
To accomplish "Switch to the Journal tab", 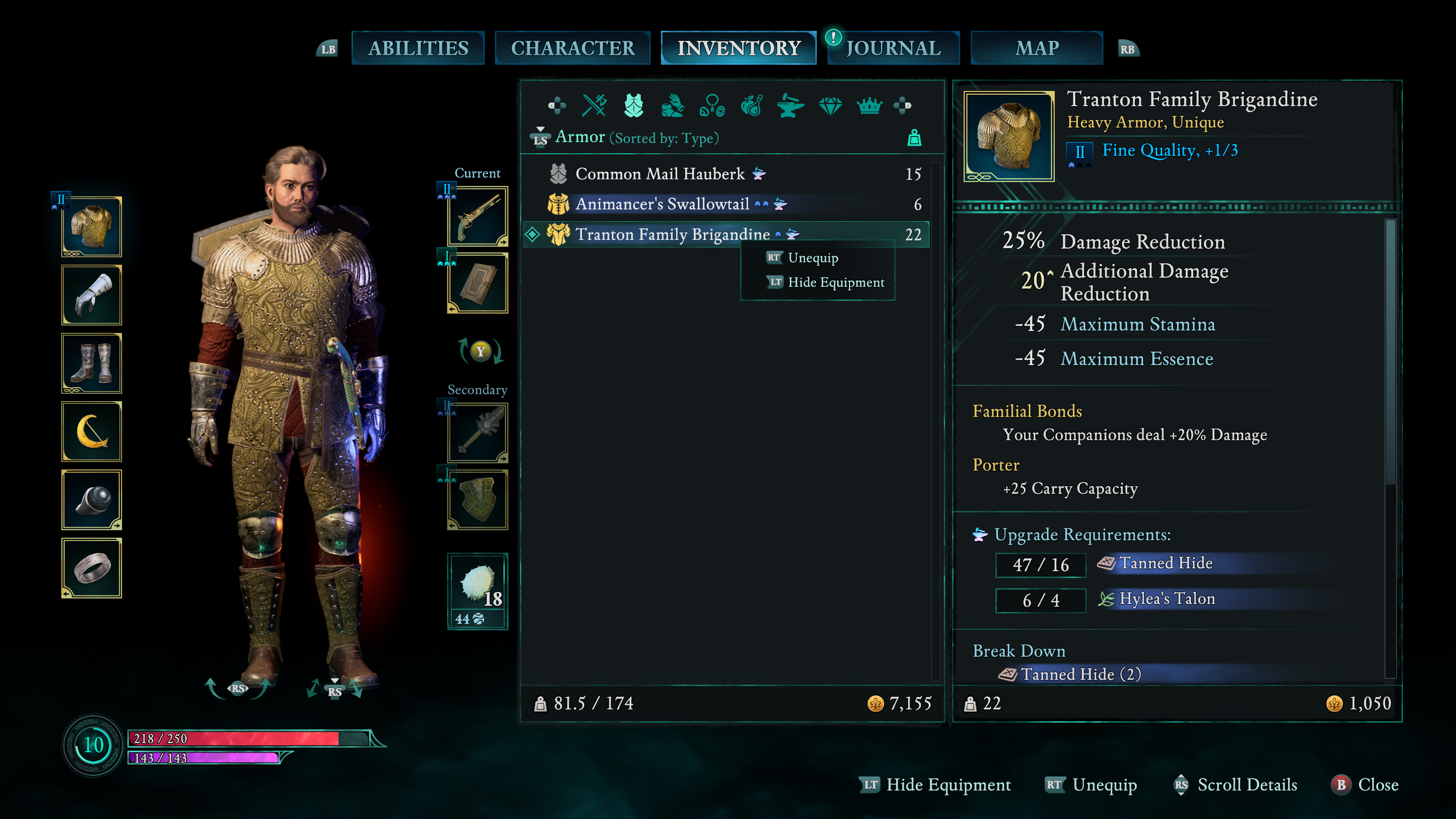I will (x=893, y=48).
